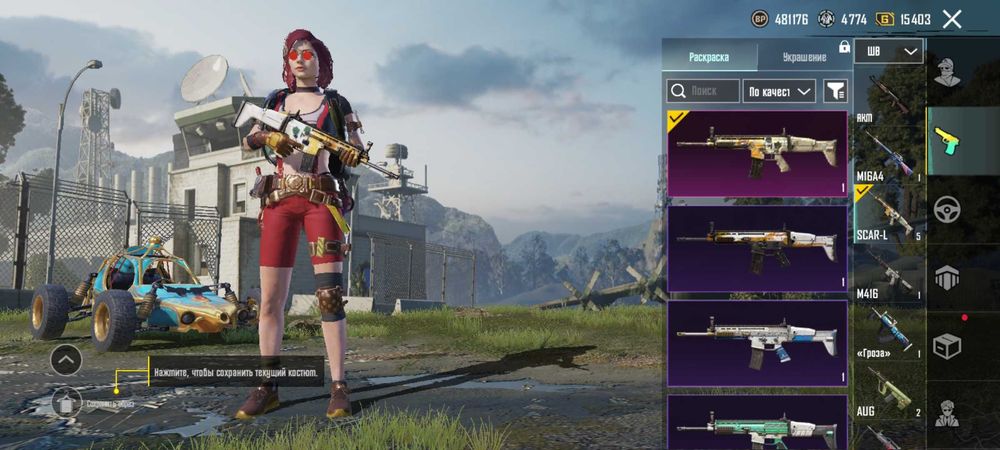
Task: Switch to the Раскраска tab
Action: coord(709,57)
